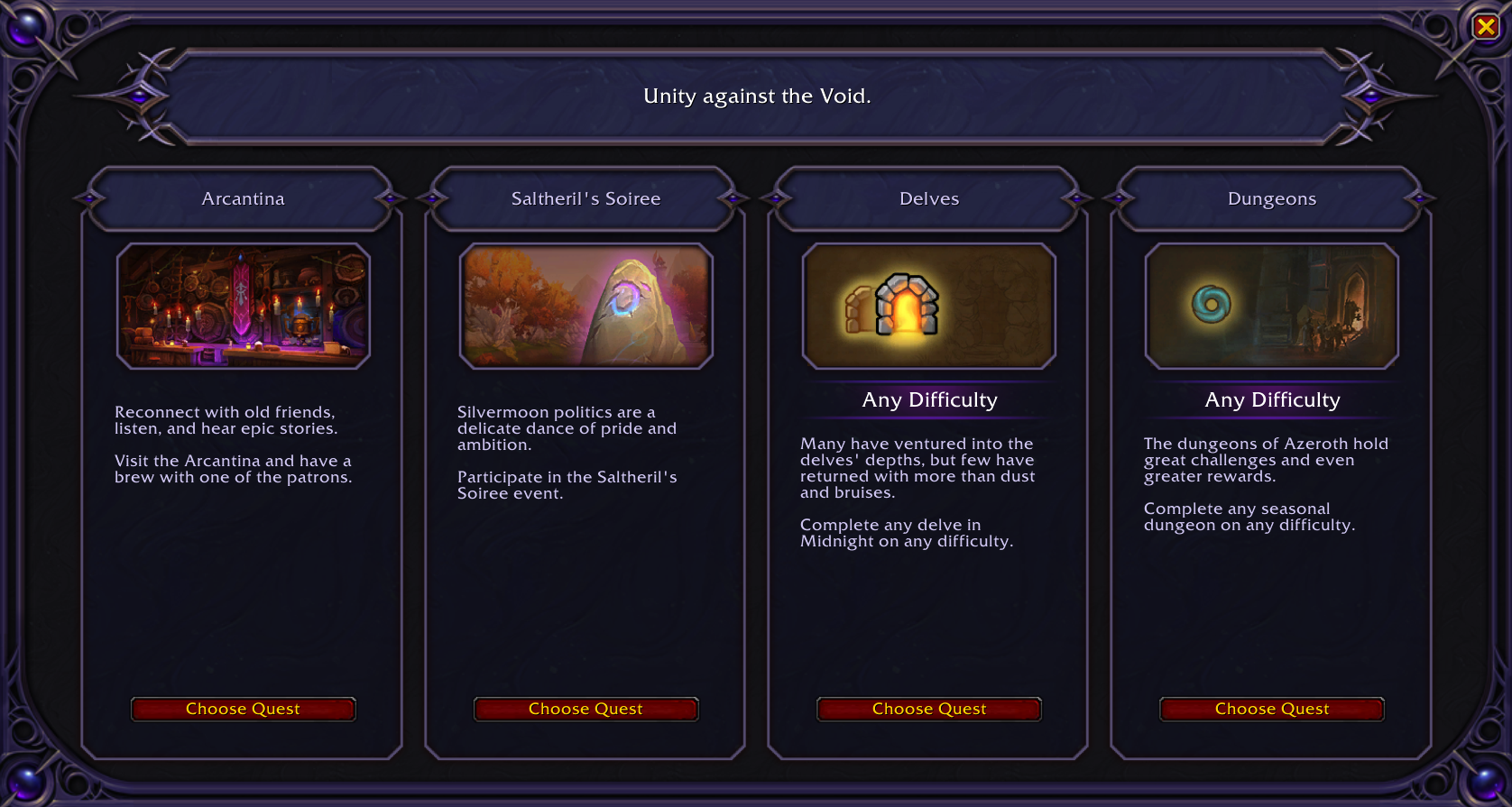Expand the Delves panel header
The image size is (1512, 807).
click(928, 198)
